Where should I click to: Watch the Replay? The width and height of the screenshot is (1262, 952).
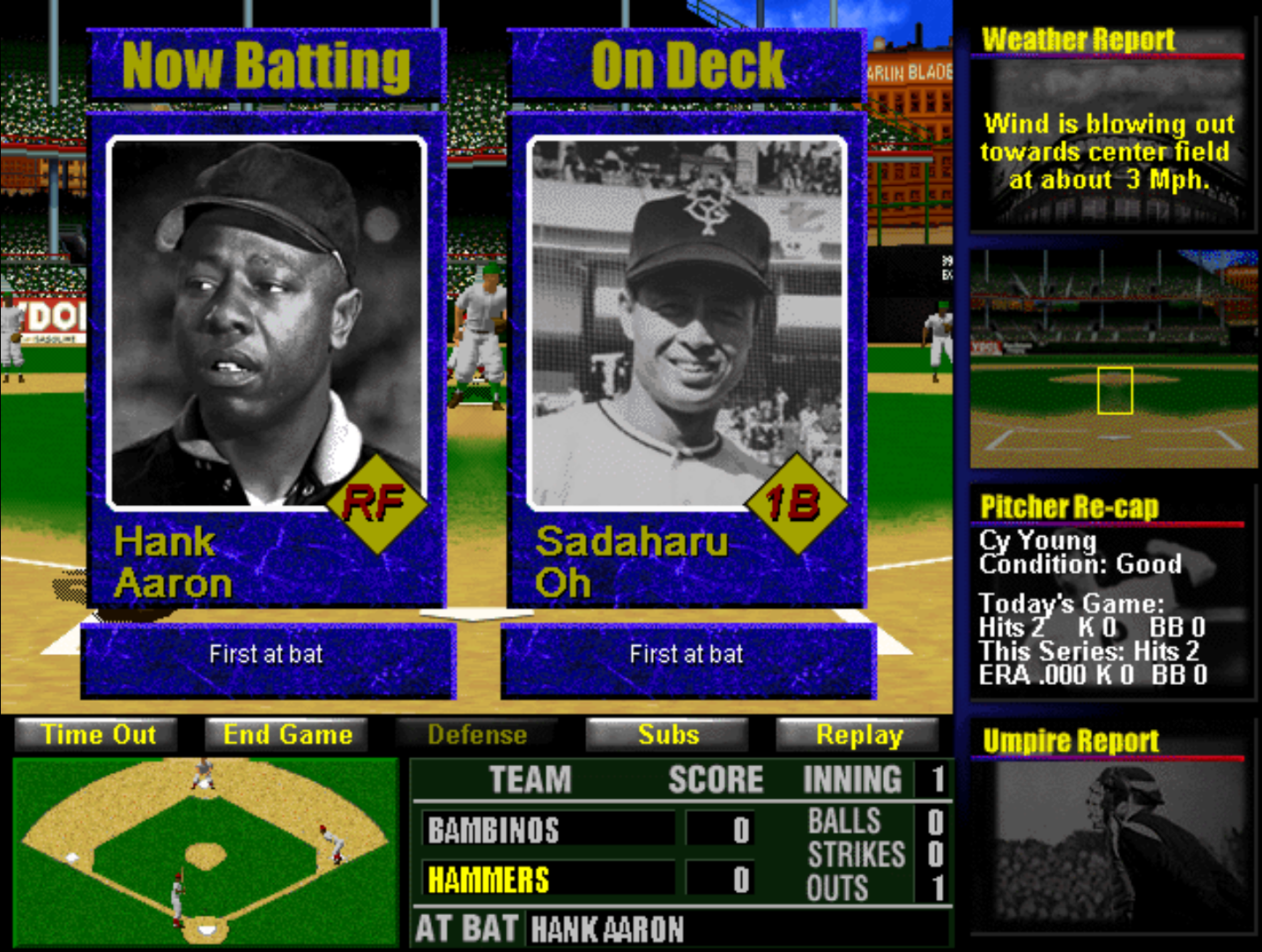pyautogui.click(x=858, y=734)
